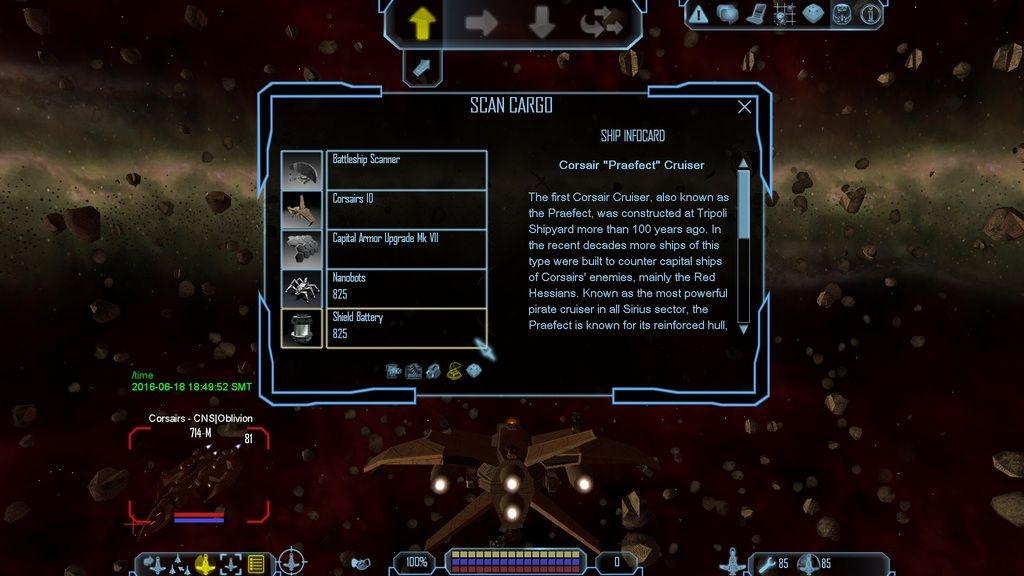
Task: Open the warning triangle status icon
Action: click(x=698, y=14)
